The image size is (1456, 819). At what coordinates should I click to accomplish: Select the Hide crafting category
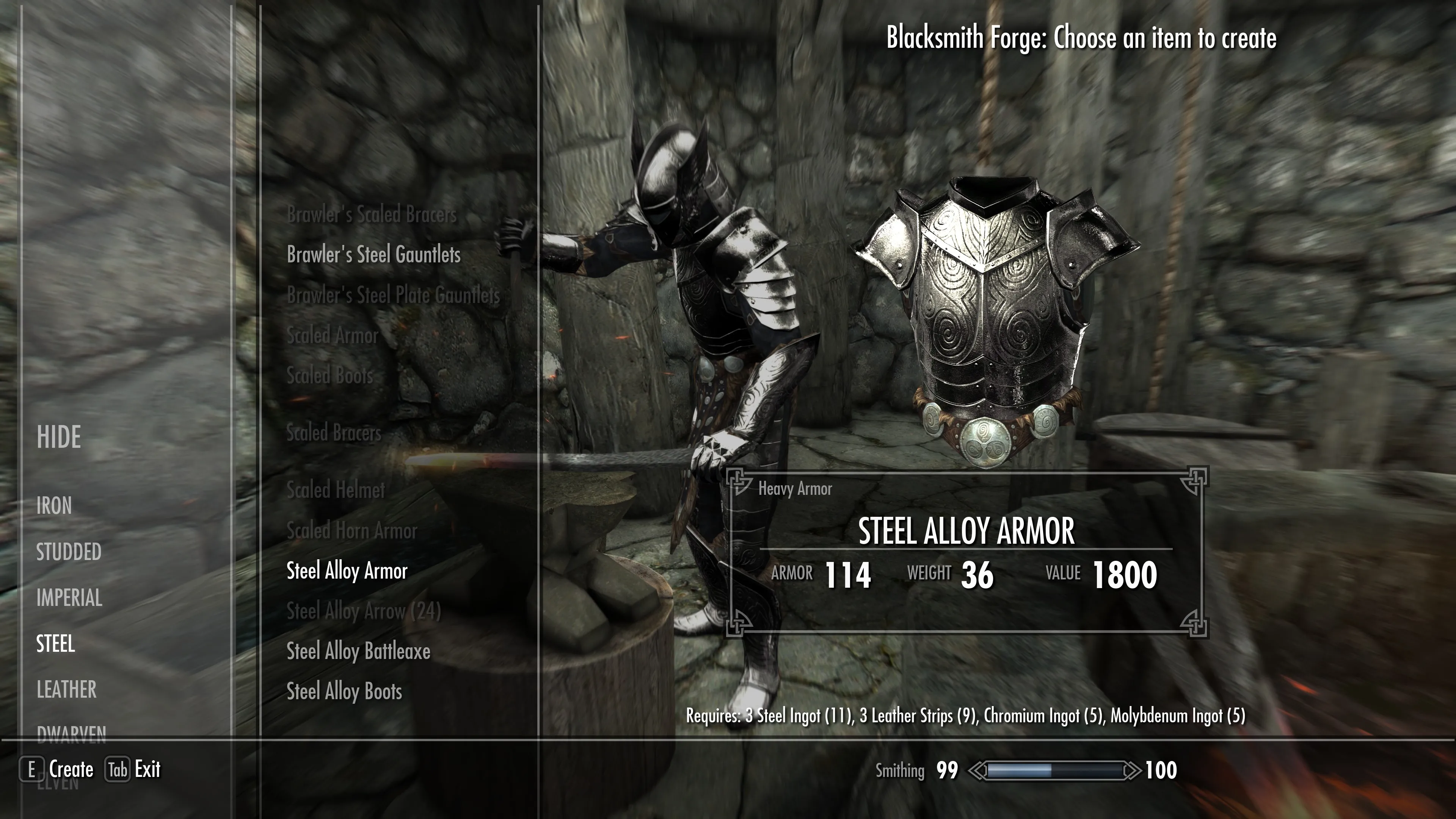[59, 437]
